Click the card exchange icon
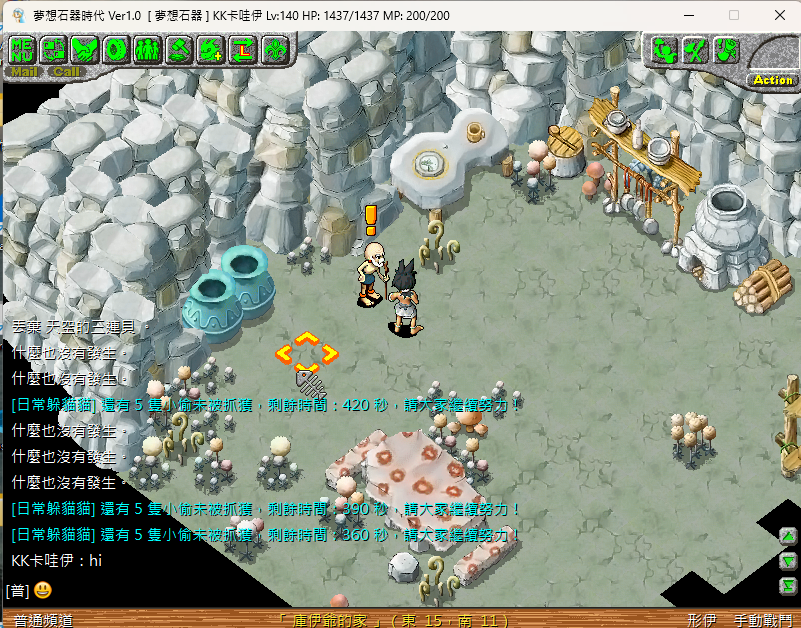 click(54, 48)
